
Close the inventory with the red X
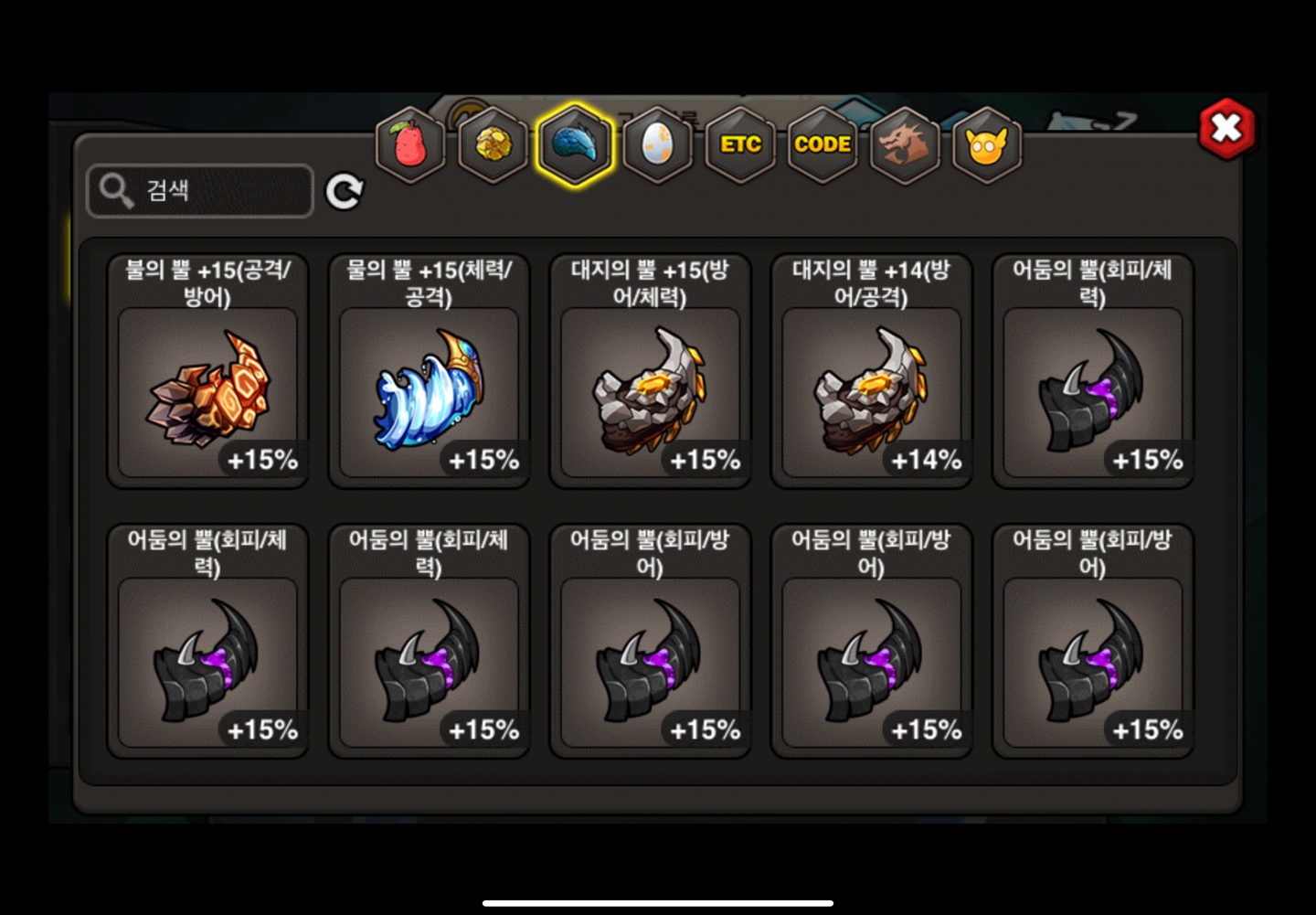[1226, 129]
